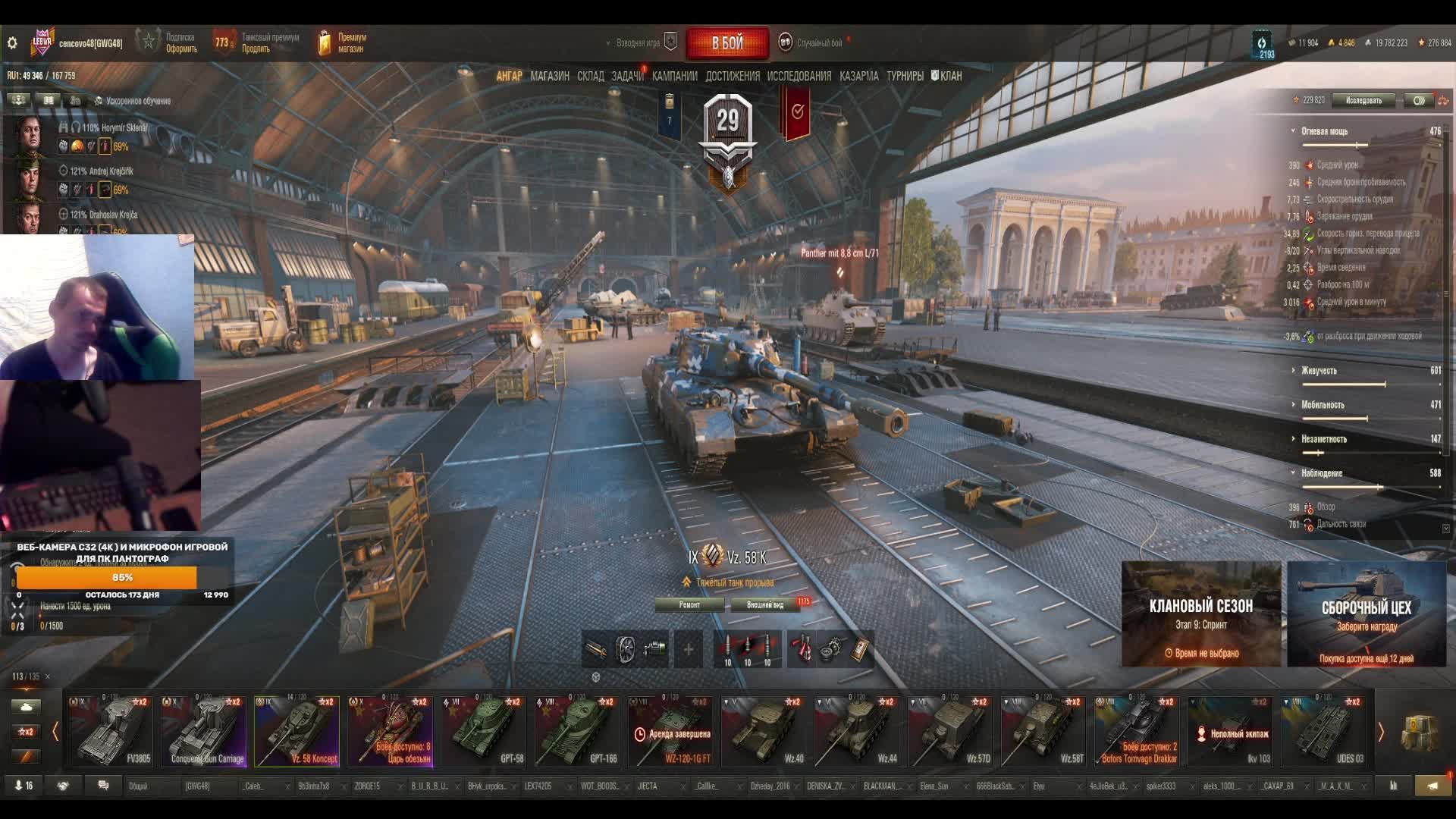Open the Премиум магазин premium shop
1456x819 pixels.
(343, 43)
